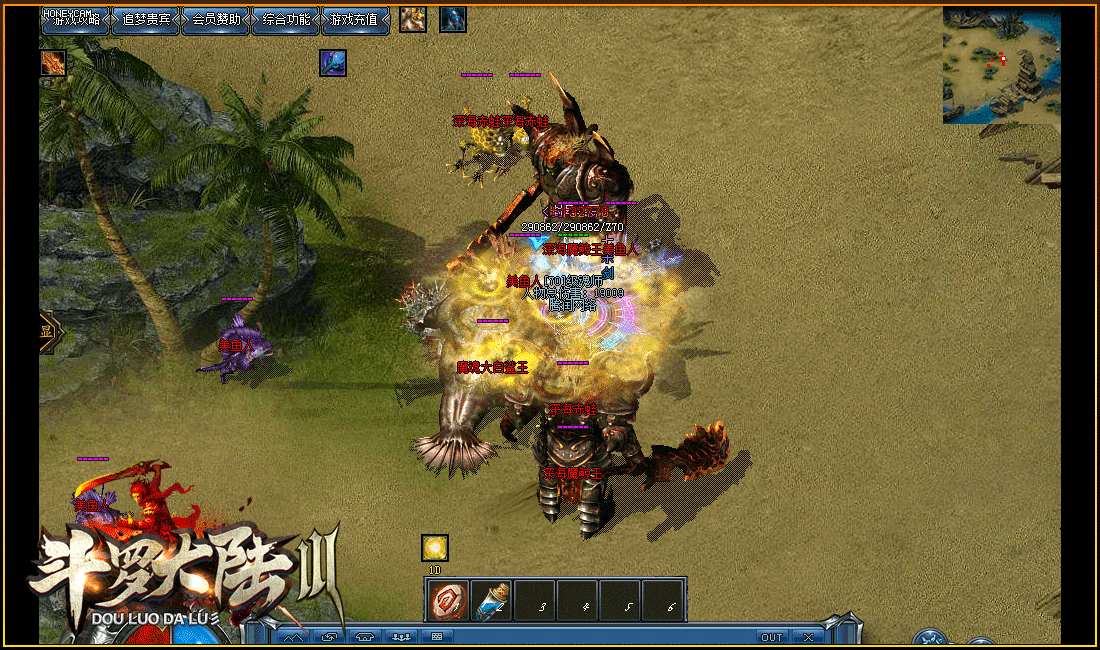Open the minimap of the island
Screen dimensions: 1100x650
pos(1001,66)
